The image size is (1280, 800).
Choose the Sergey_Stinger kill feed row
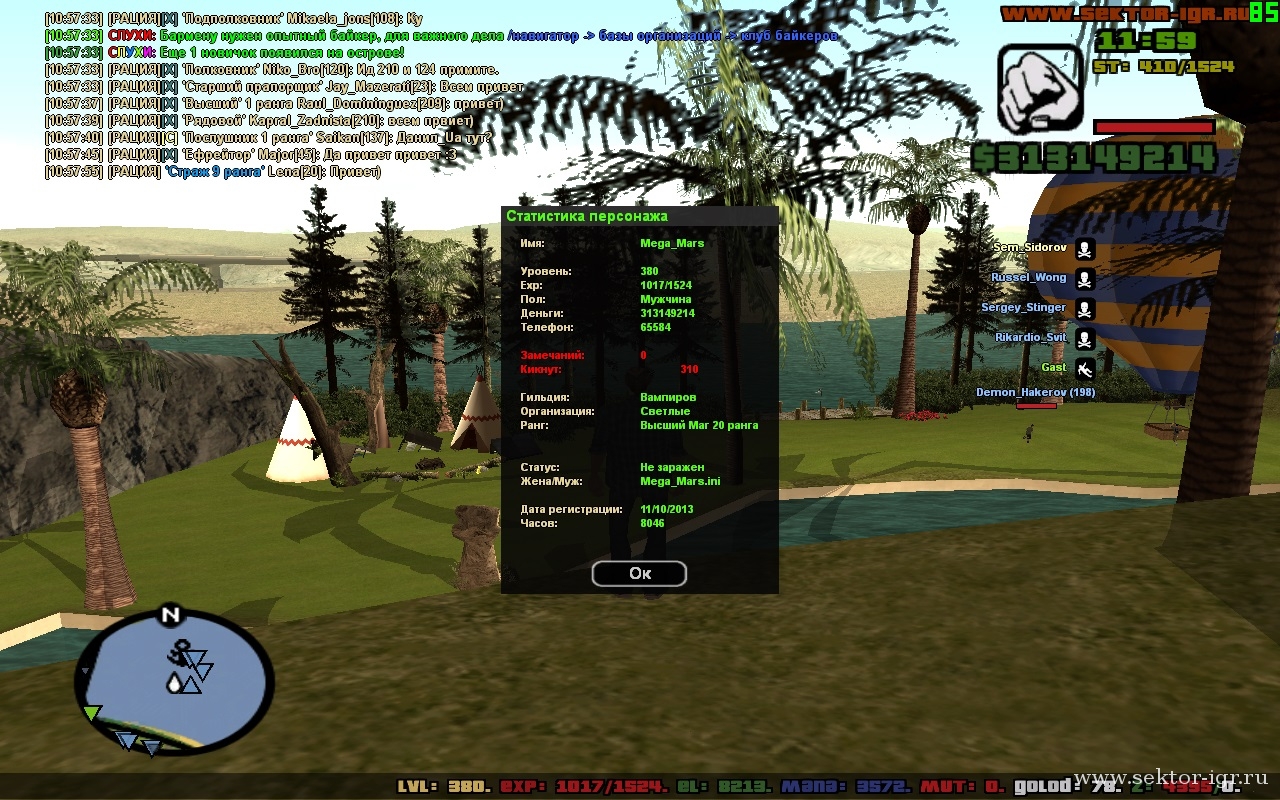click(1024, 308)
